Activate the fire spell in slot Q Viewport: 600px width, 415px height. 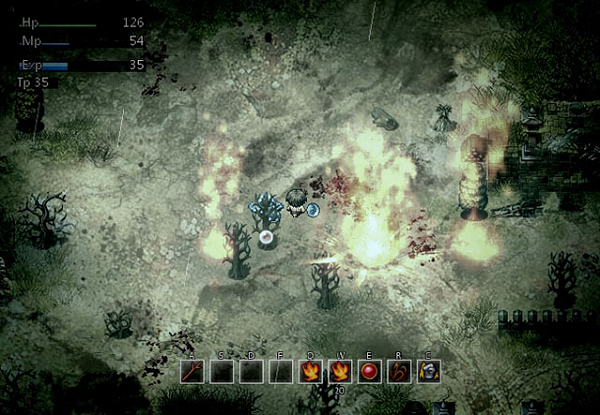click(311, 371)
